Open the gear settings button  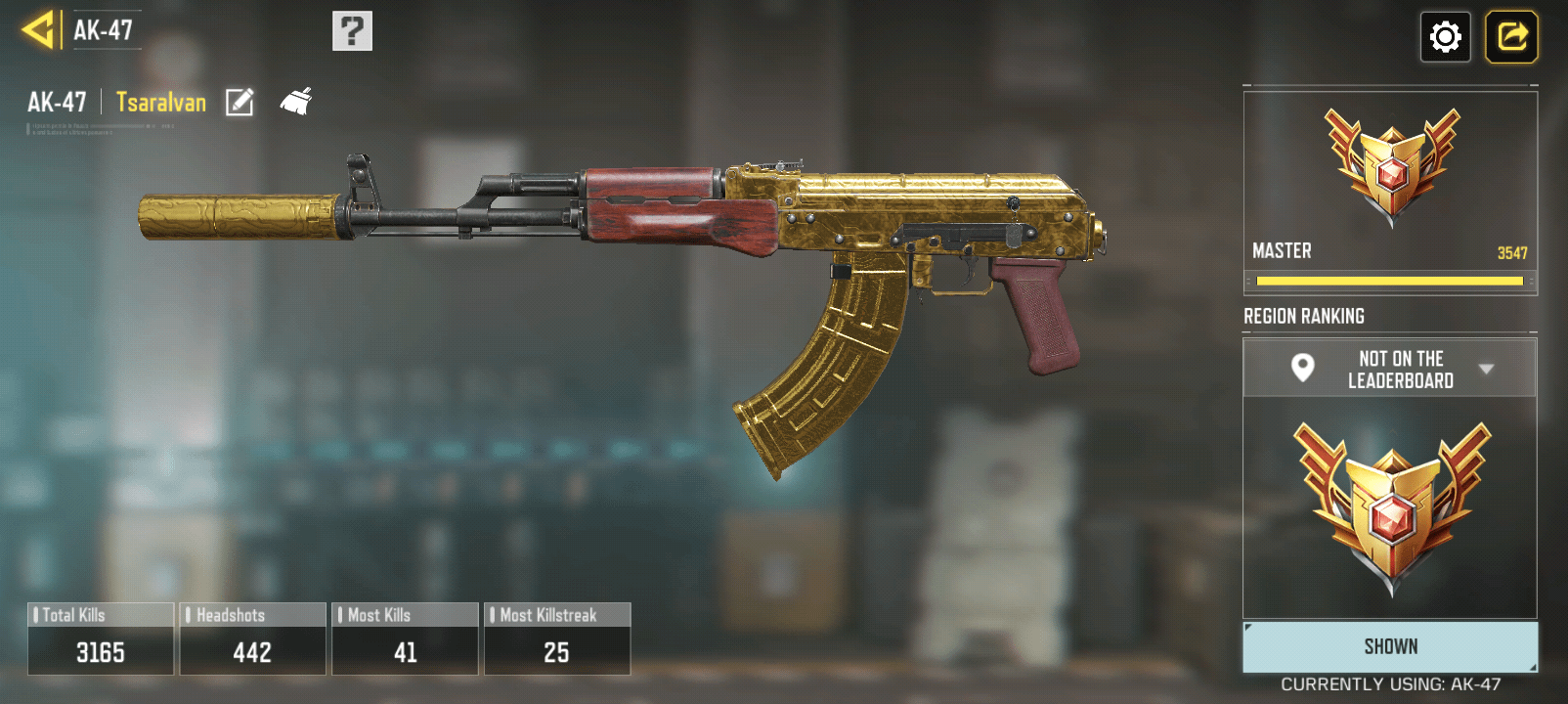[x=1445, y=37]
